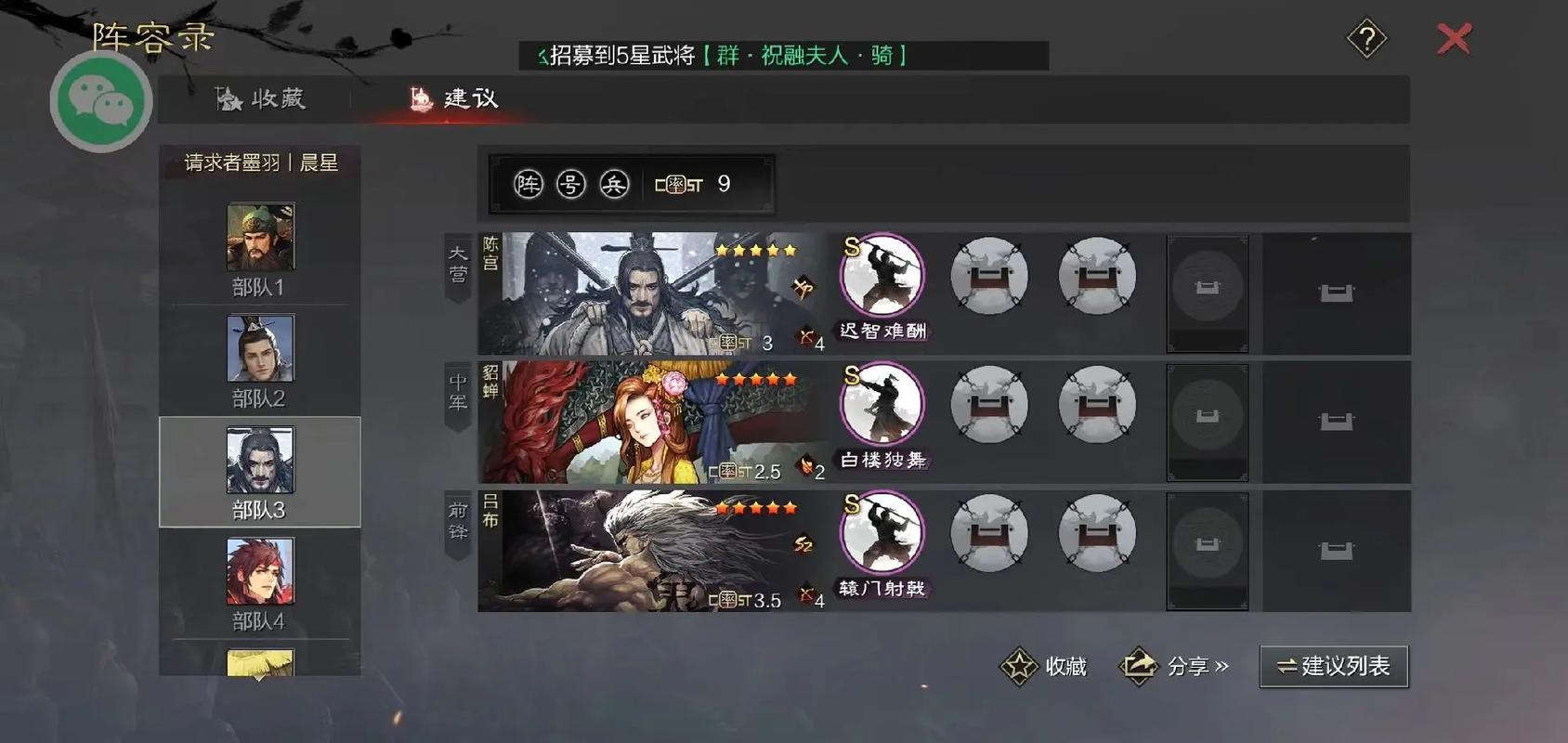The image size is (1568, 743).
Task: Toggle 貂蝉's second tactic slot
Action: pos(1097,404)
